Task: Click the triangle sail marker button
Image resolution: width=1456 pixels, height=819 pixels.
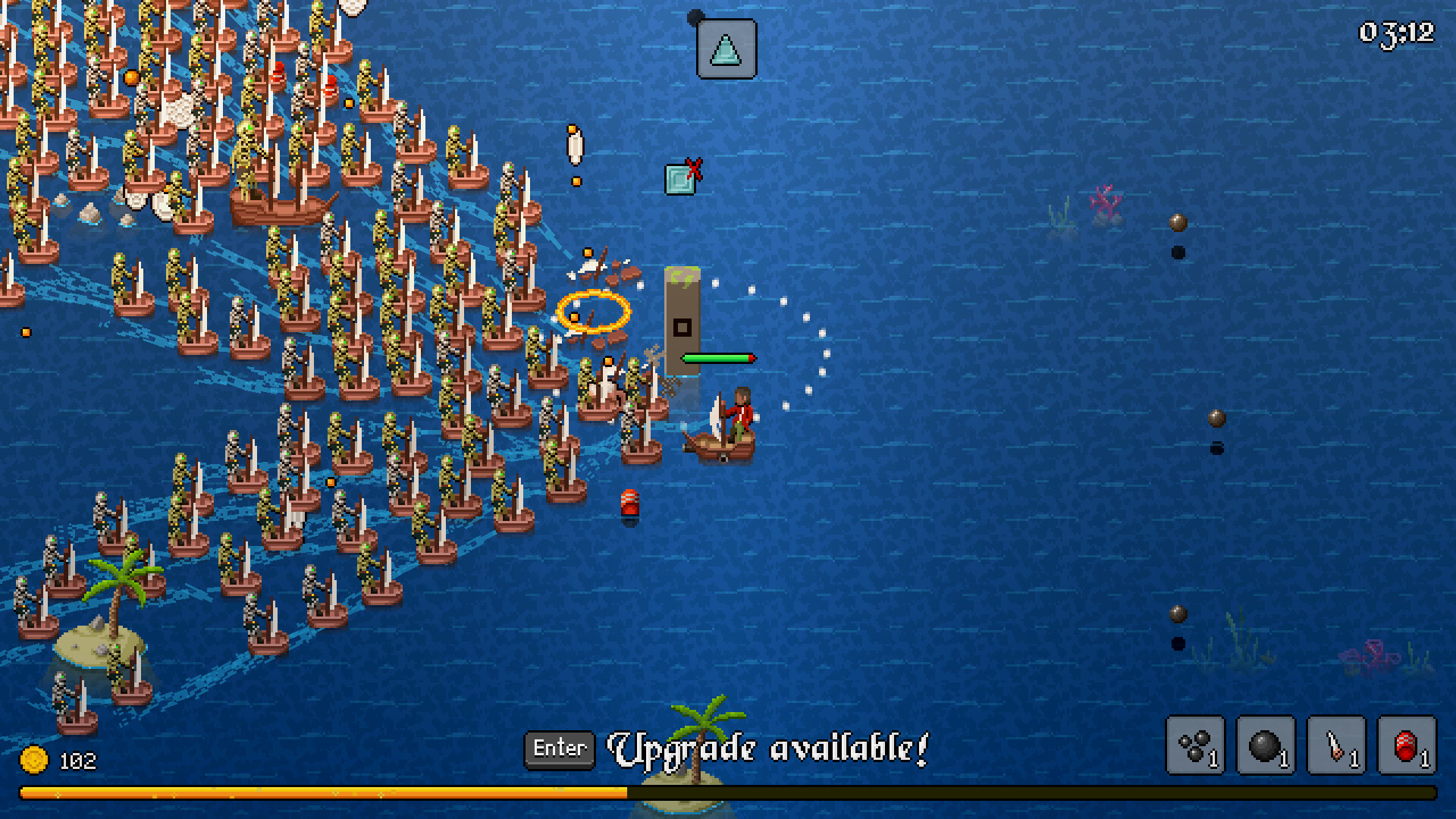Action: [x=724, y=49]
